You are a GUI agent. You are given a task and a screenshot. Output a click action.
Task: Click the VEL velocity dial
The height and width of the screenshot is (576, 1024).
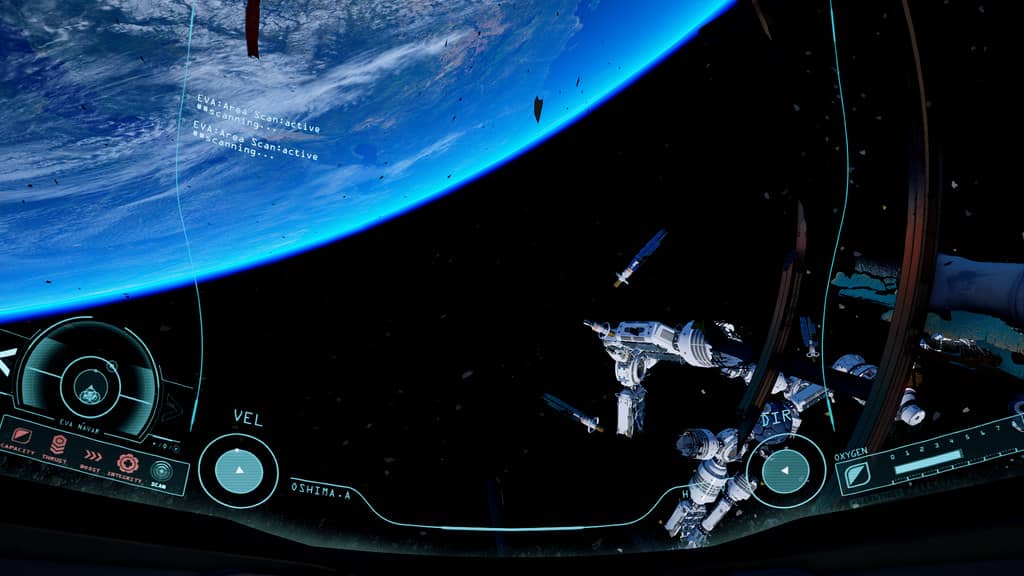coord(238,470)
